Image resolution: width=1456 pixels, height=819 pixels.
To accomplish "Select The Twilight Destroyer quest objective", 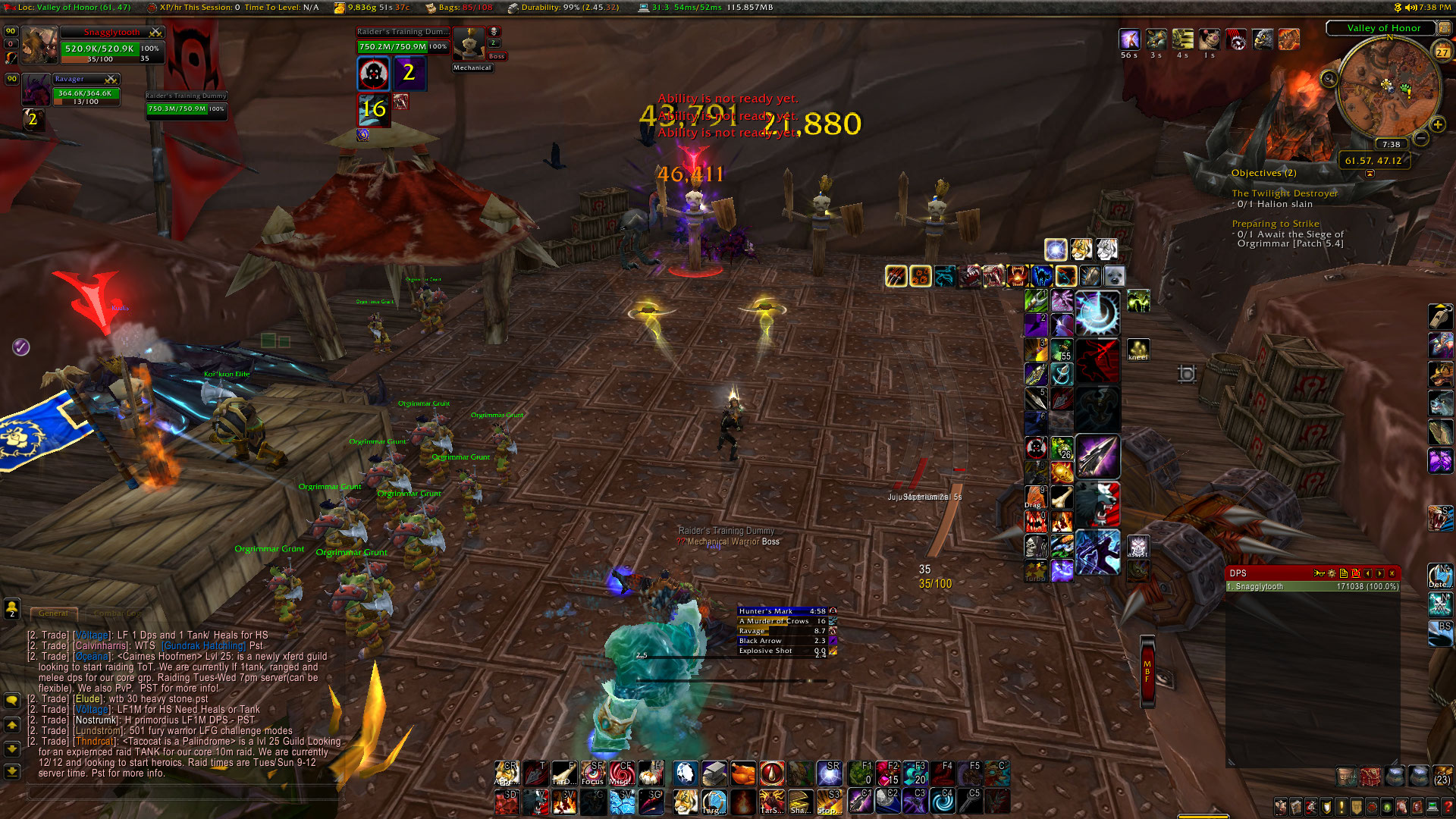I will click(1284, 193).
